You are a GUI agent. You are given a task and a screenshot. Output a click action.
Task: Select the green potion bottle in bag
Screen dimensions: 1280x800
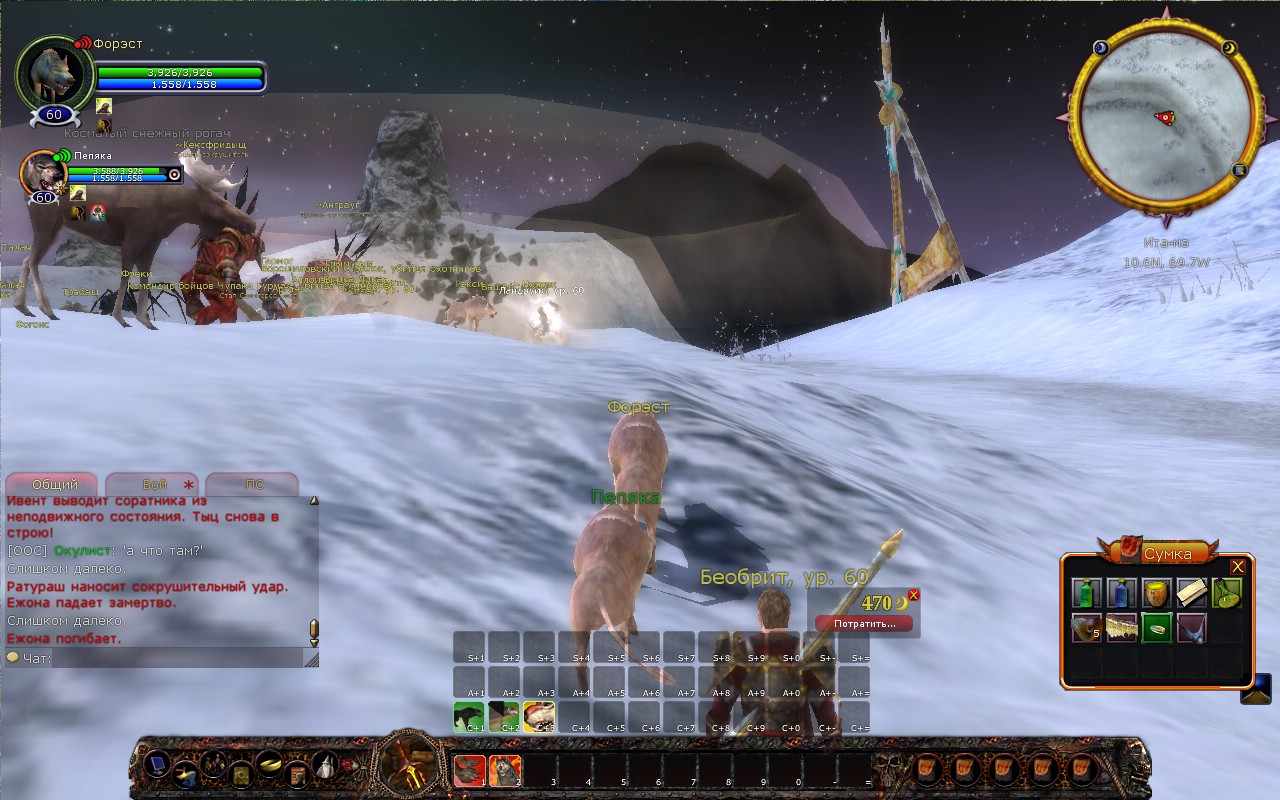tap(1087, 593)
